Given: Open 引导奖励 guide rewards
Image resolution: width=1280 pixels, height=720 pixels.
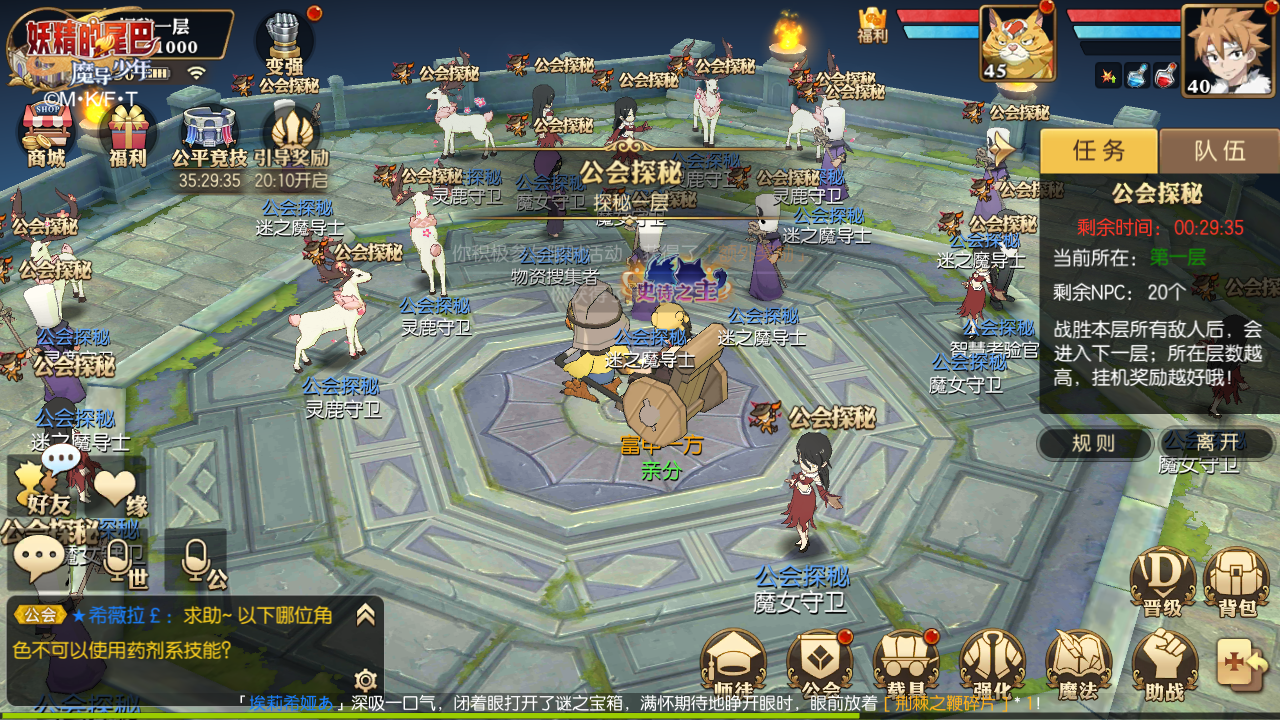Looking at the screenshot, I should pos(291,136).
